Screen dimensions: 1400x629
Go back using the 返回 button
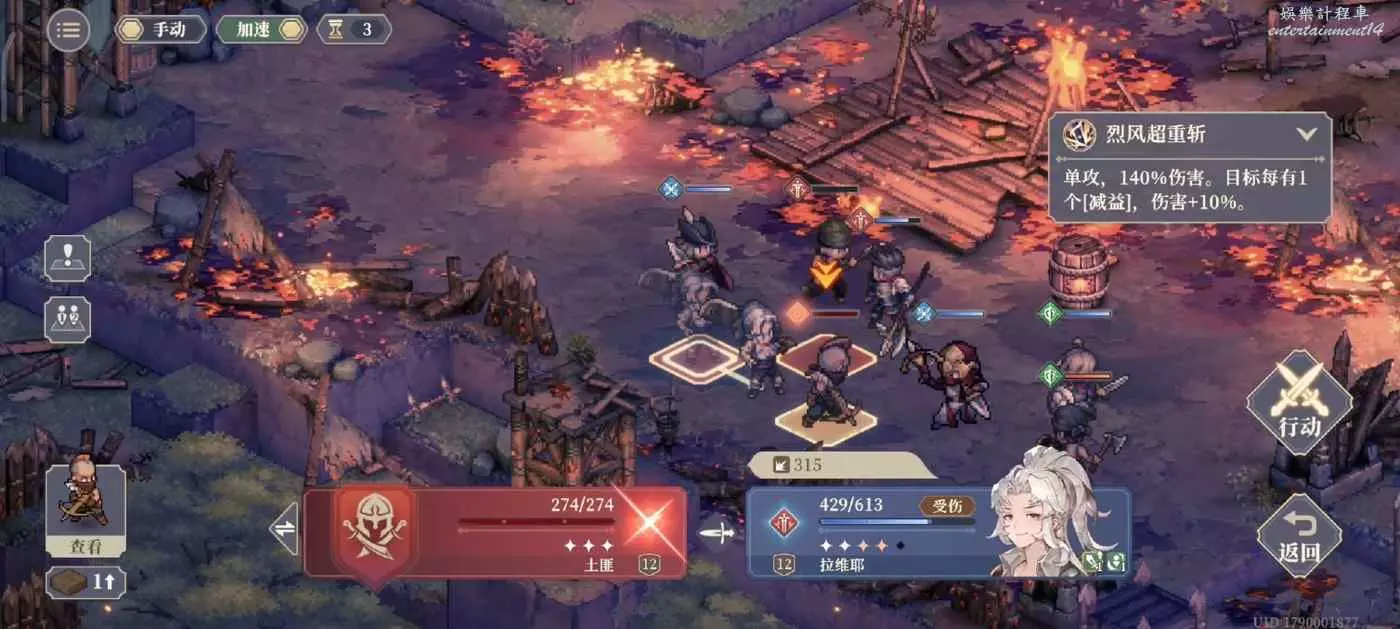pyautogui.click(x=1299, y=535)
